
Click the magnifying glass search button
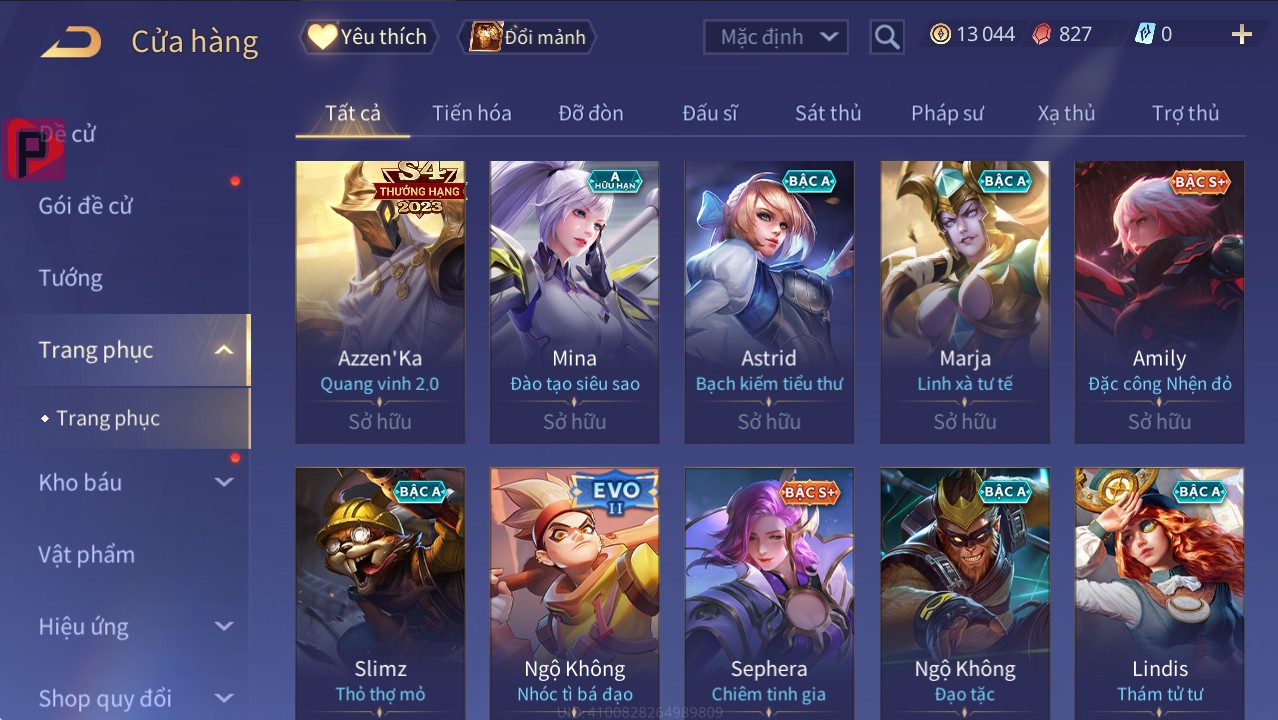click(886, 37)
